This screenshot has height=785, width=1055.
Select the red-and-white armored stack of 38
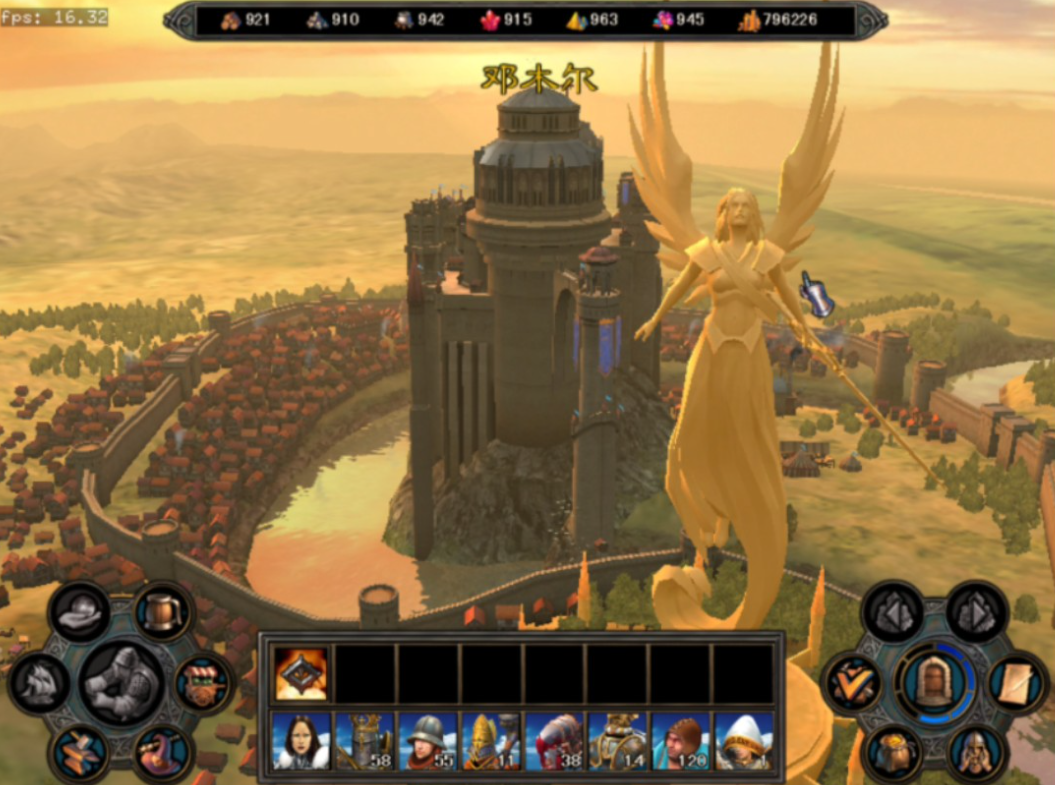pyautogui.click(x=553, y=741)
